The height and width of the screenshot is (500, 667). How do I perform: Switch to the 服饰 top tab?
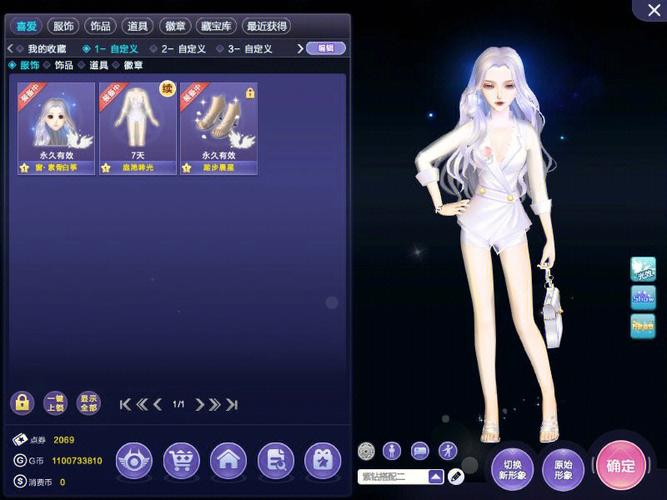coord(62,26)
